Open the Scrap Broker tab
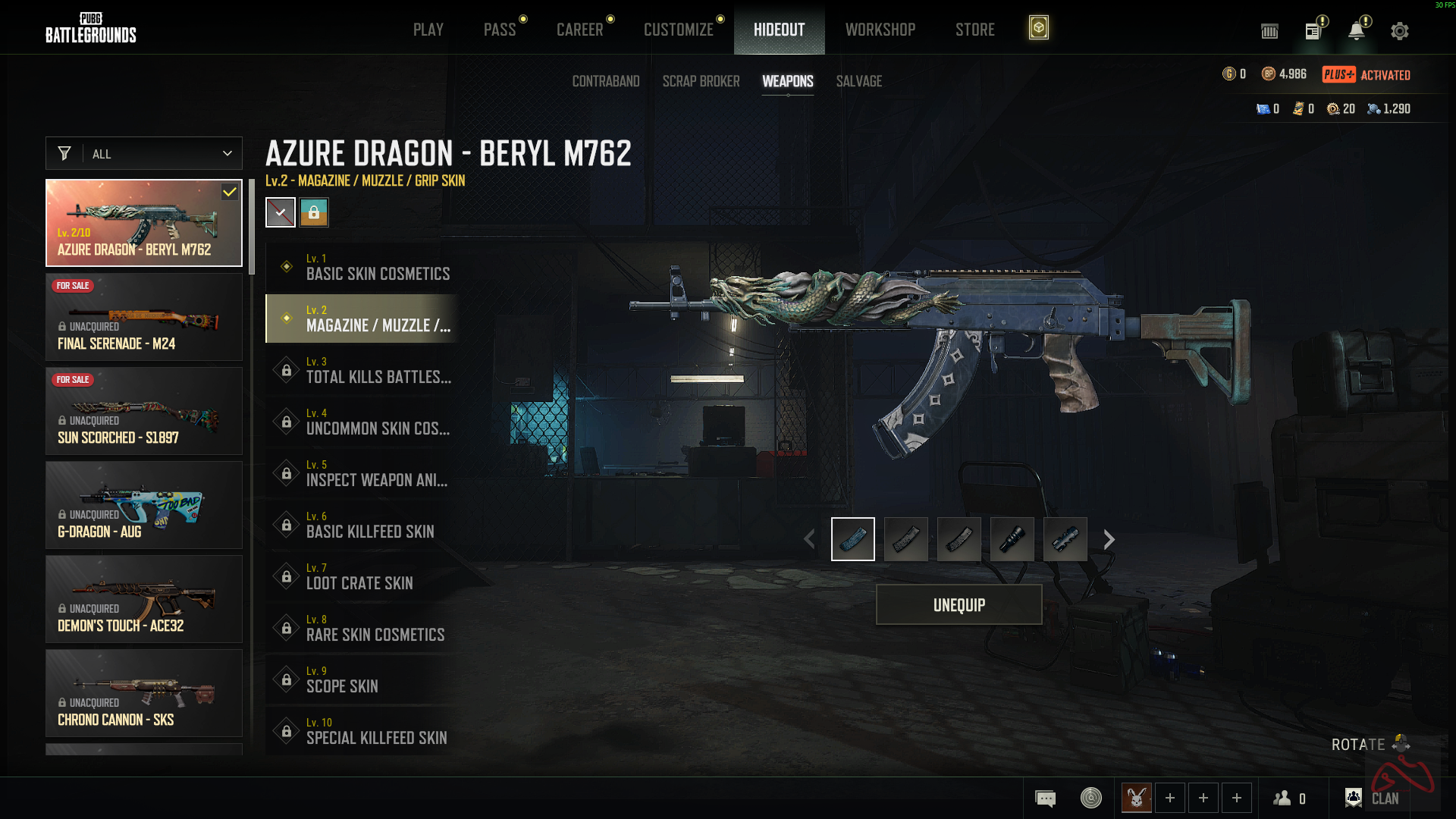Screen dimensions: 1456x819 point(701,81)
